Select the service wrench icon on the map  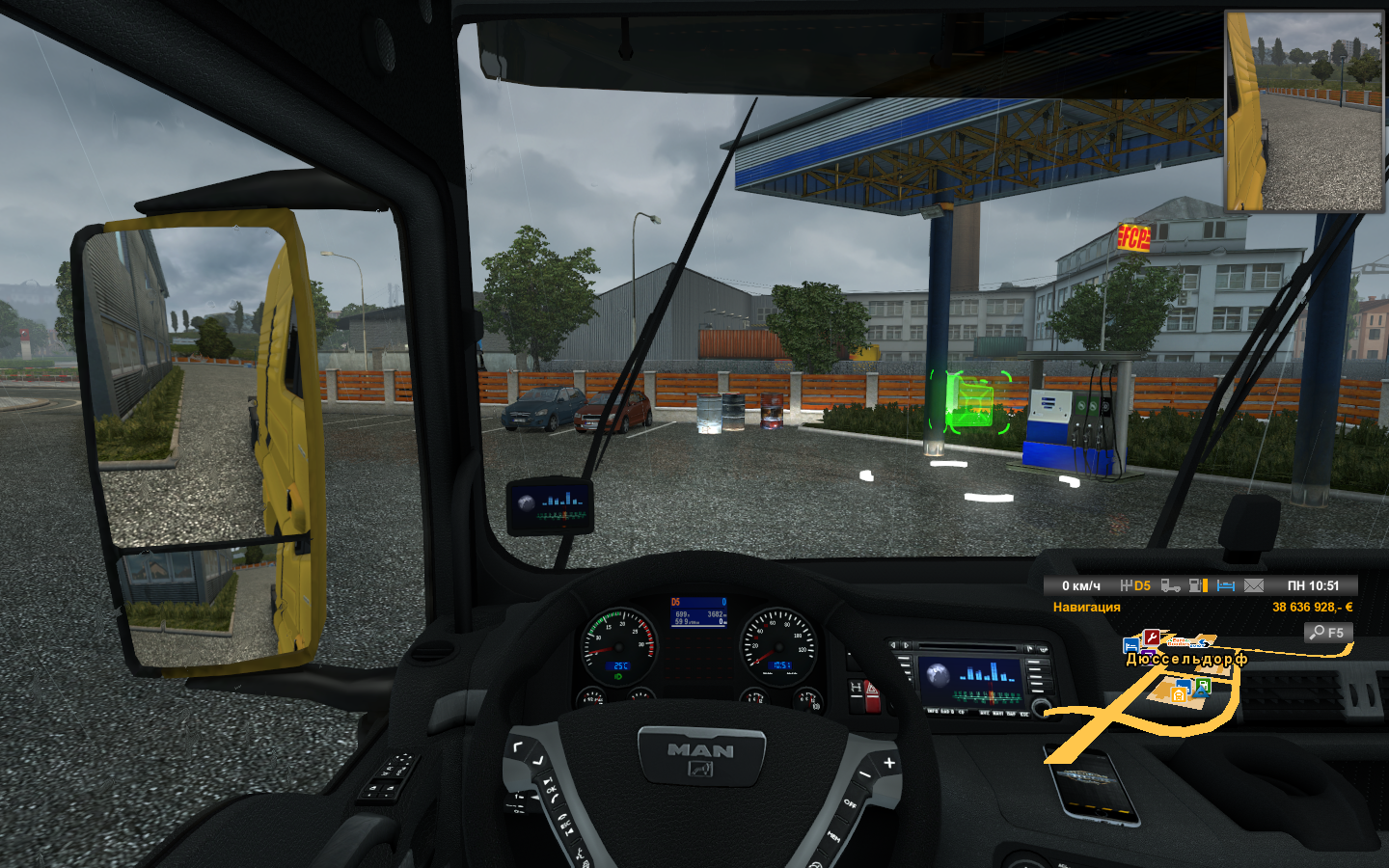(1152, 637)
